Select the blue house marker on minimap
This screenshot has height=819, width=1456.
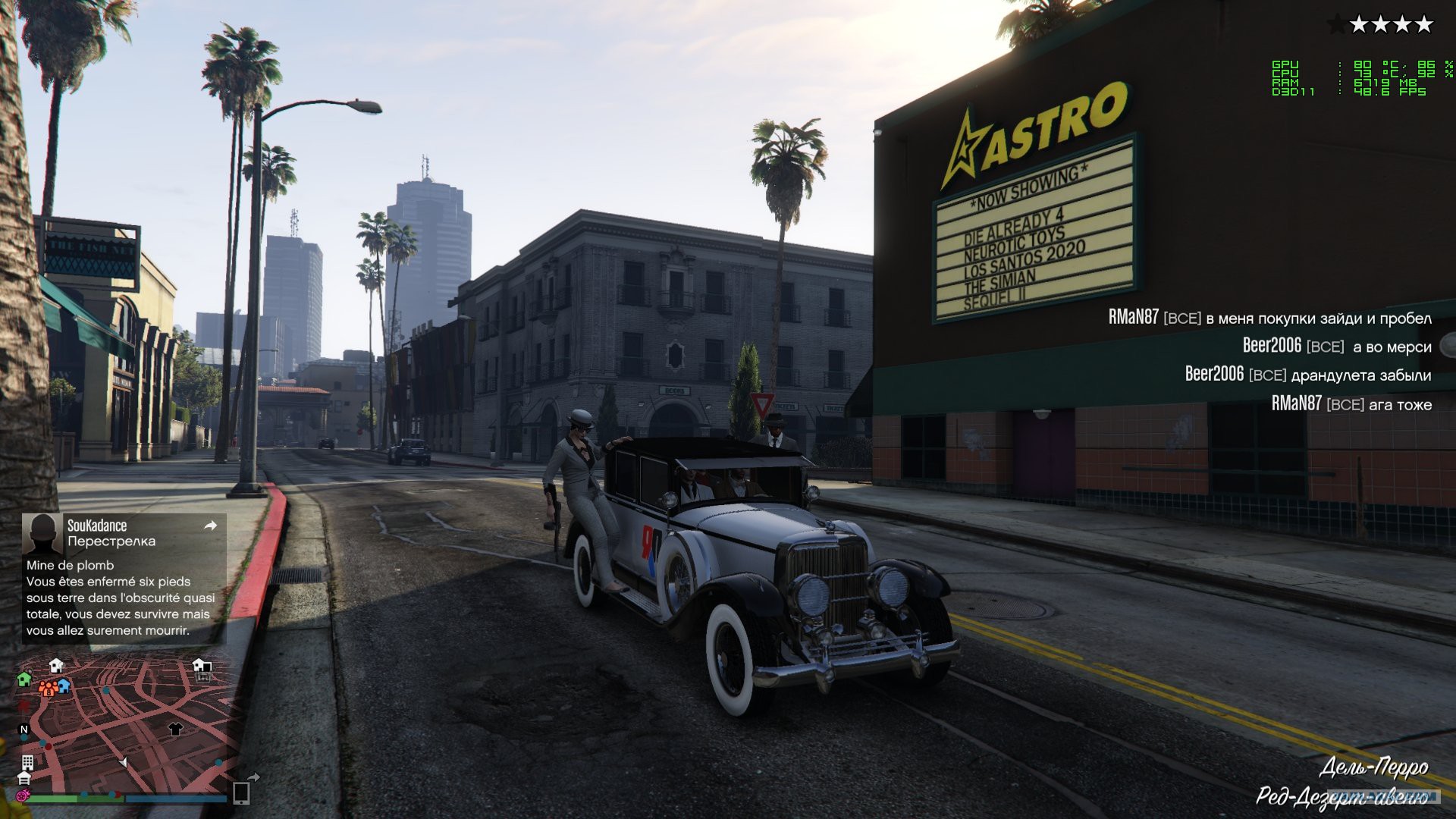pos(64,686)
